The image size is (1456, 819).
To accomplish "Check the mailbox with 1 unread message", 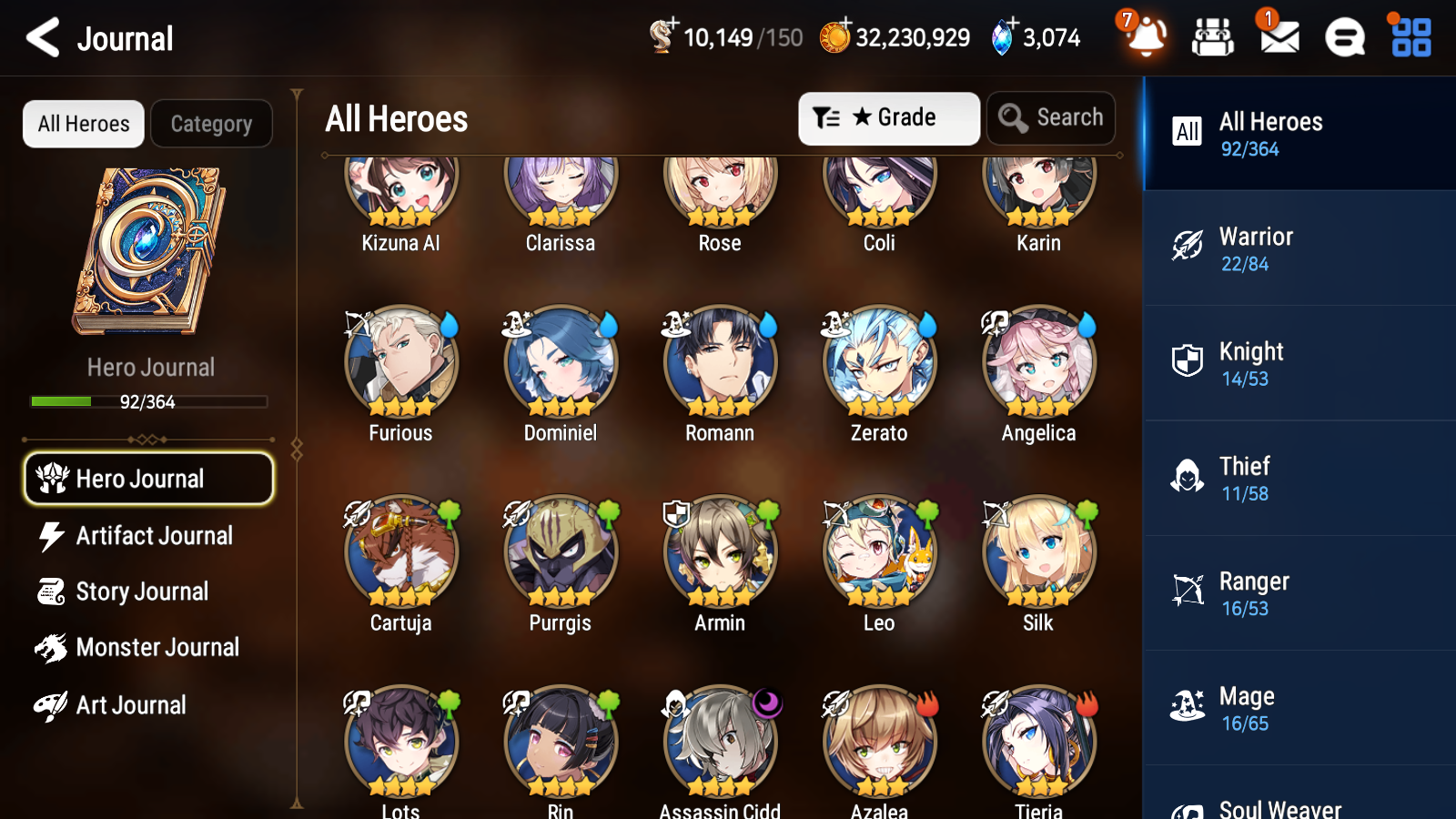I will point(1278,38).
